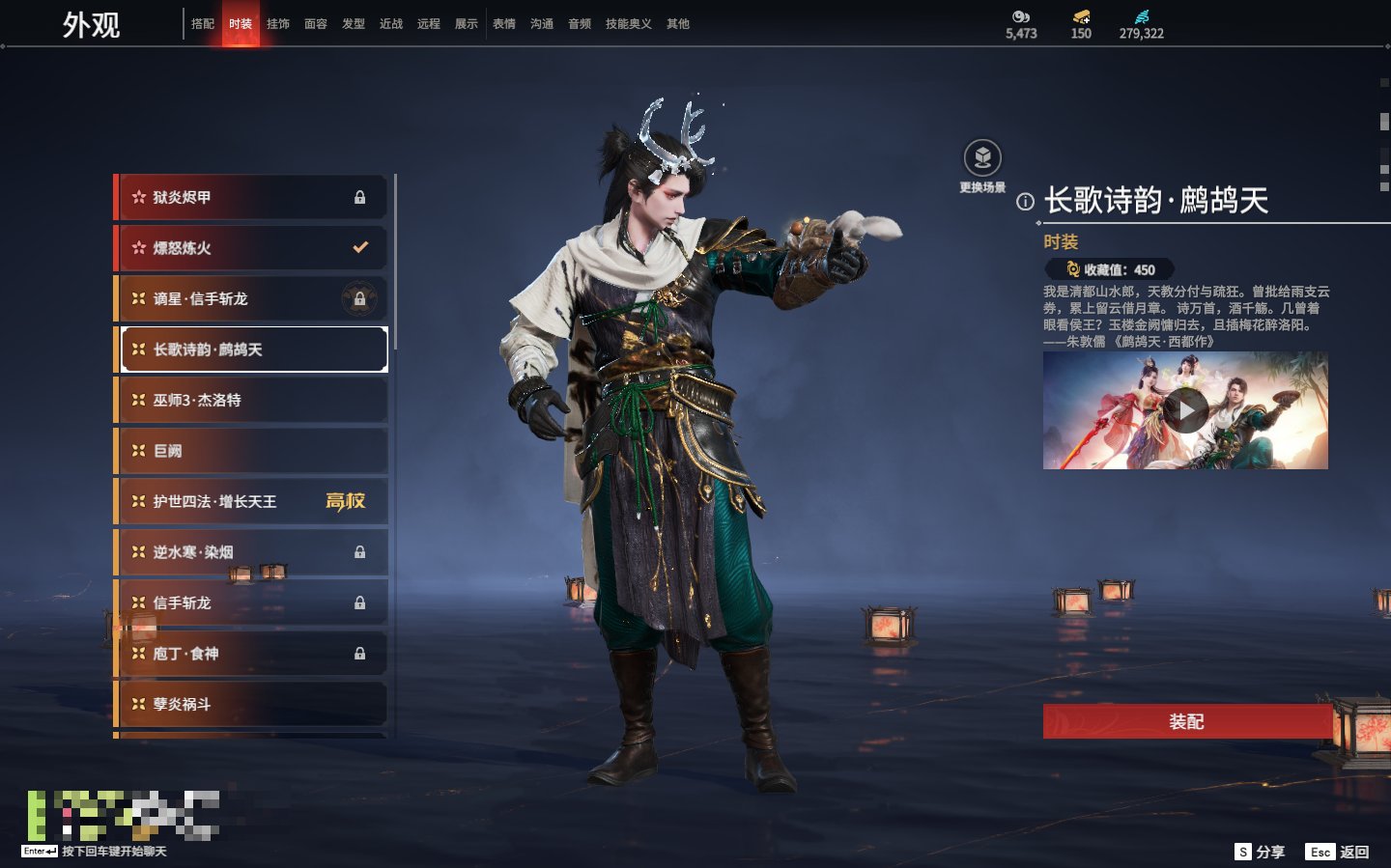
Task: Choose the 巨阙 outfit entry
Action: tap(251, 451)
